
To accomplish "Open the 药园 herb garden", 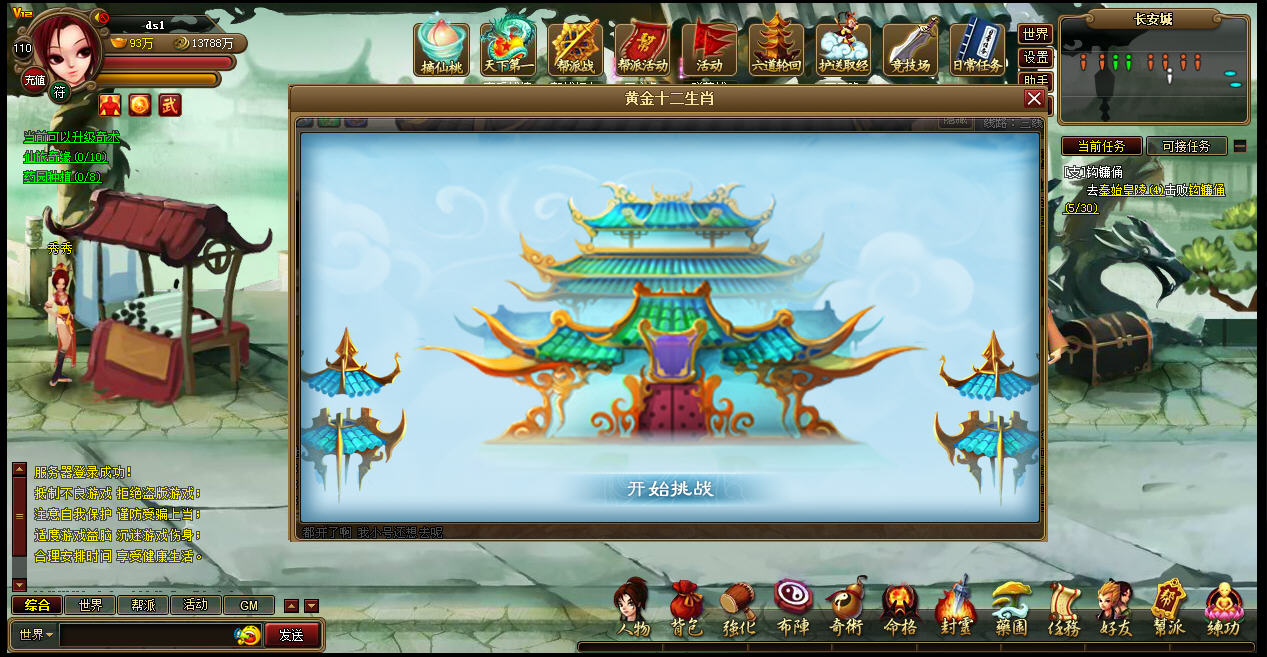I will [x=1010, y=609].
